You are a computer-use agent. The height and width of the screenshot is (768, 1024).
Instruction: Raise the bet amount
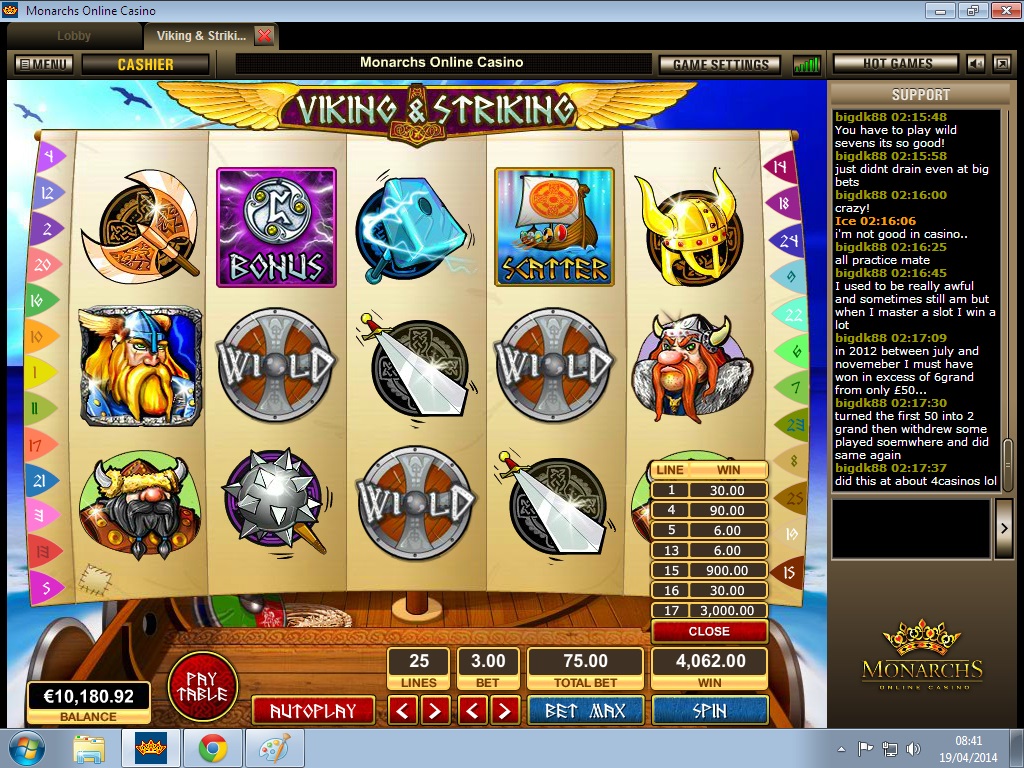505,711
